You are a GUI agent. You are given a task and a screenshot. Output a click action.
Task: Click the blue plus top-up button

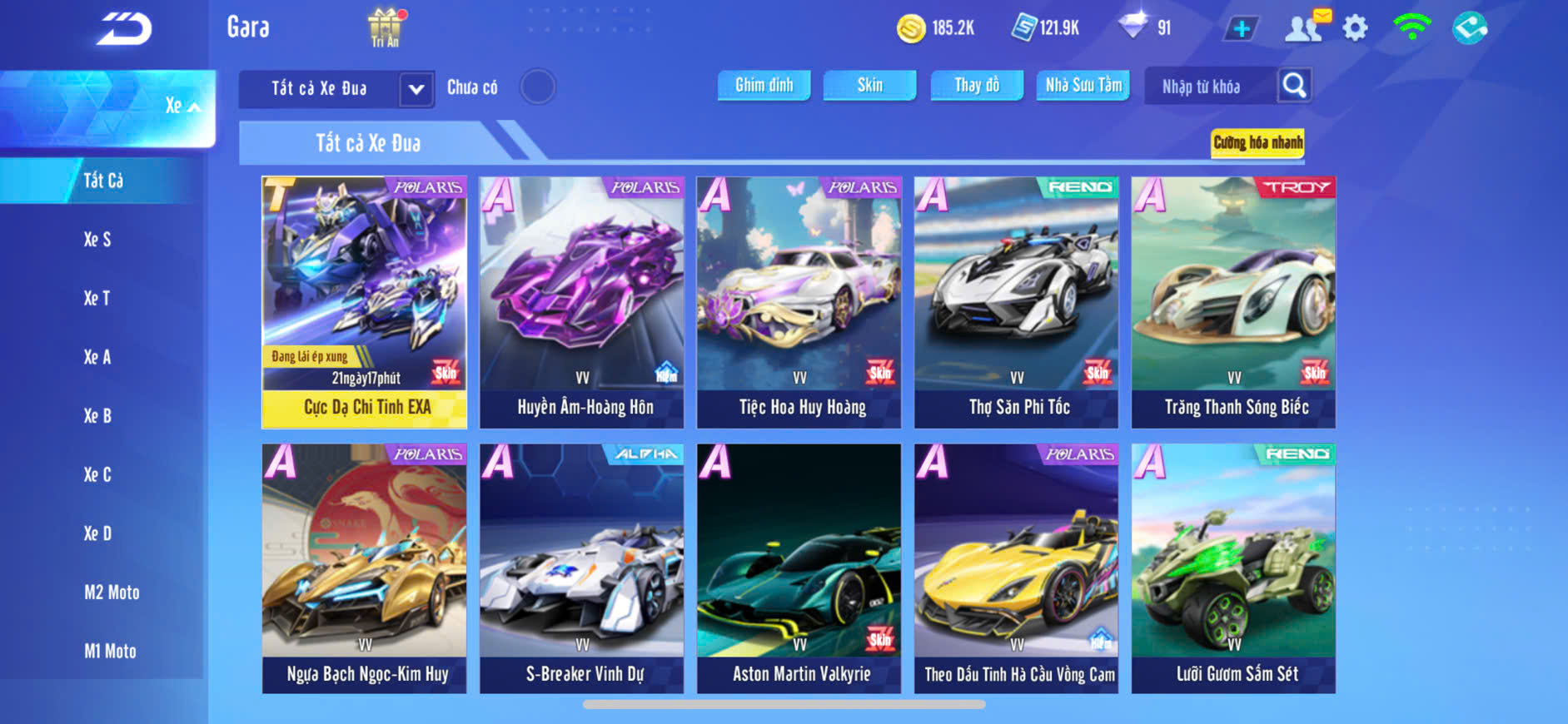pos(1242,28)
